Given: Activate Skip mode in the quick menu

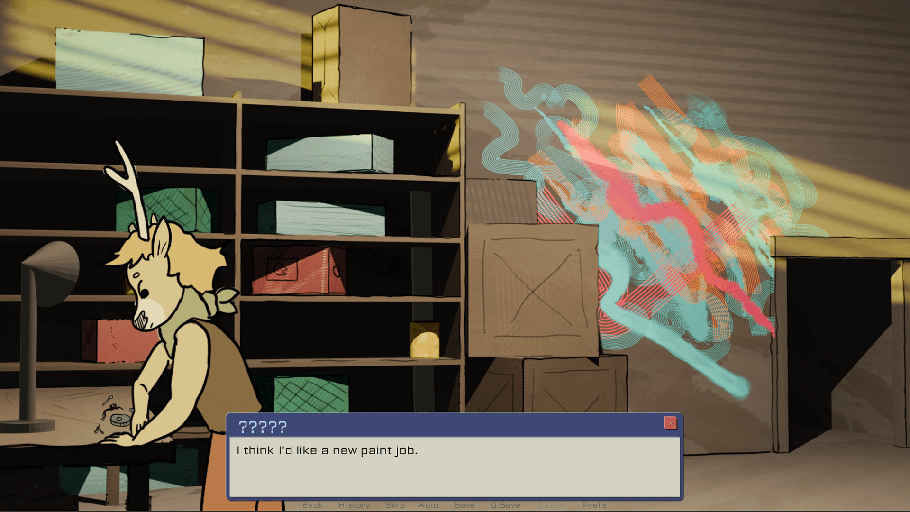Looking at the screenshot, I should 395,505.
